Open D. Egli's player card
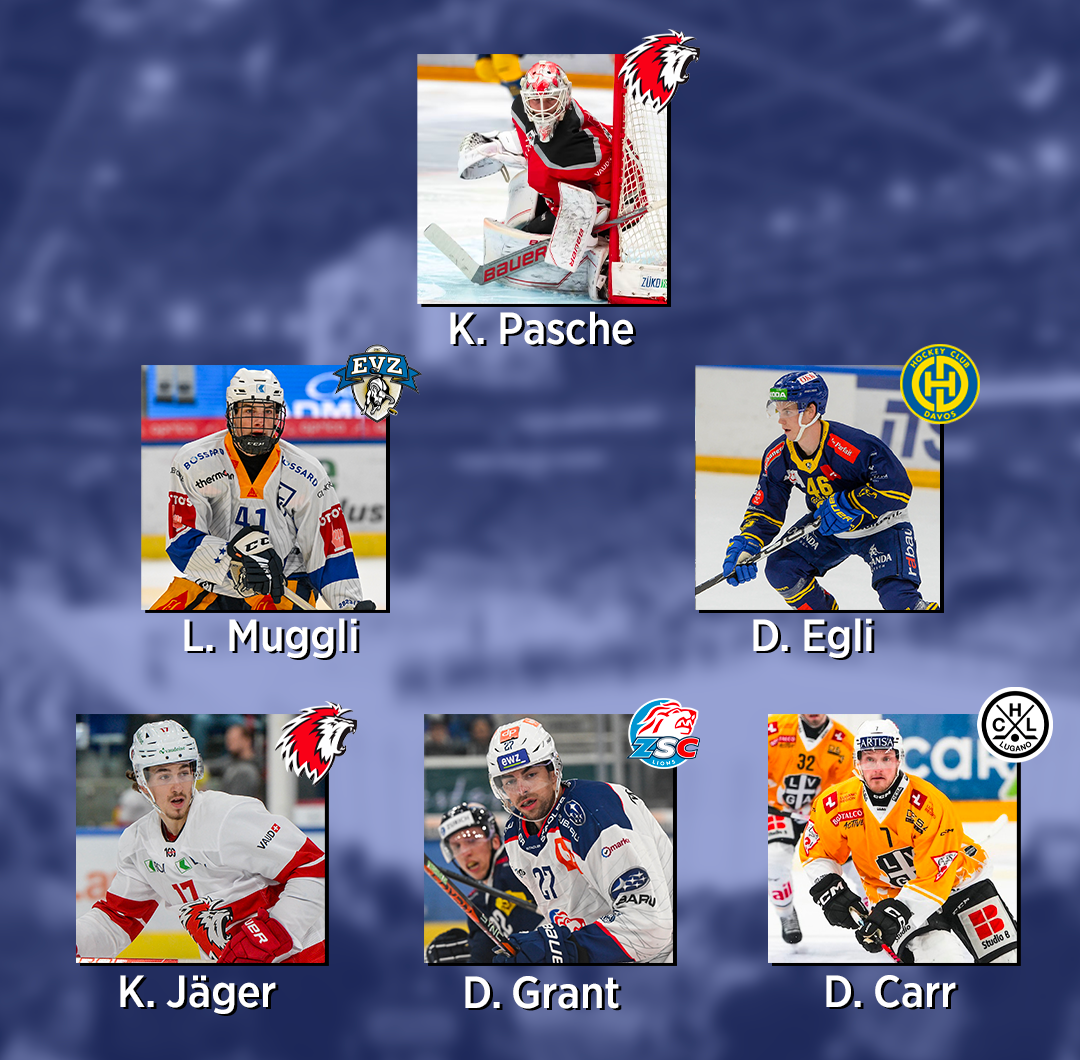 pos(818,488)
